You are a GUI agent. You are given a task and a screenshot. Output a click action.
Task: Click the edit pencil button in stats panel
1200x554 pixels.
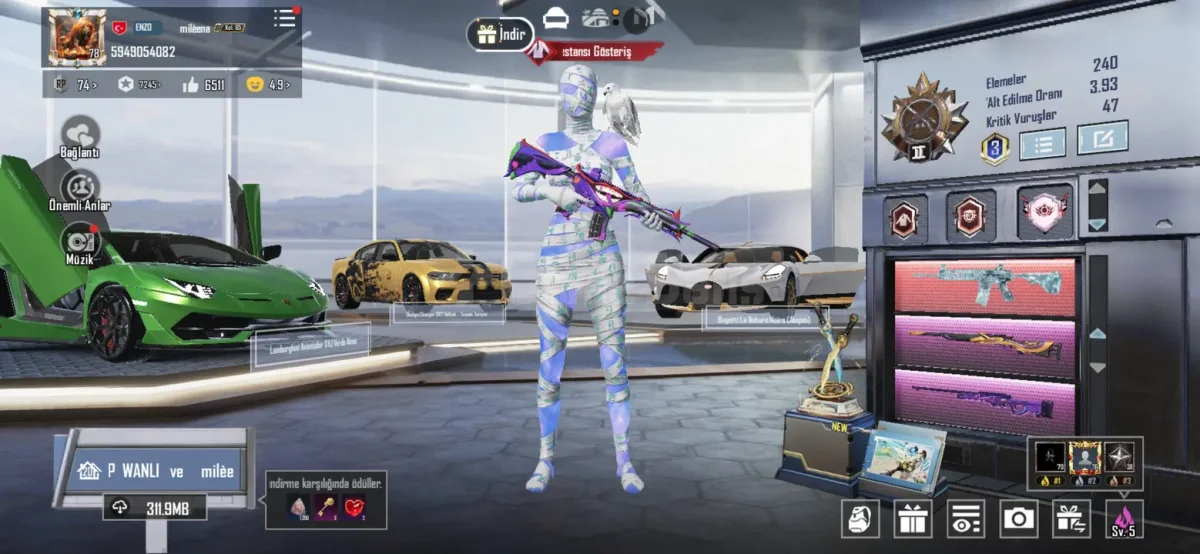click(1102, 138)
